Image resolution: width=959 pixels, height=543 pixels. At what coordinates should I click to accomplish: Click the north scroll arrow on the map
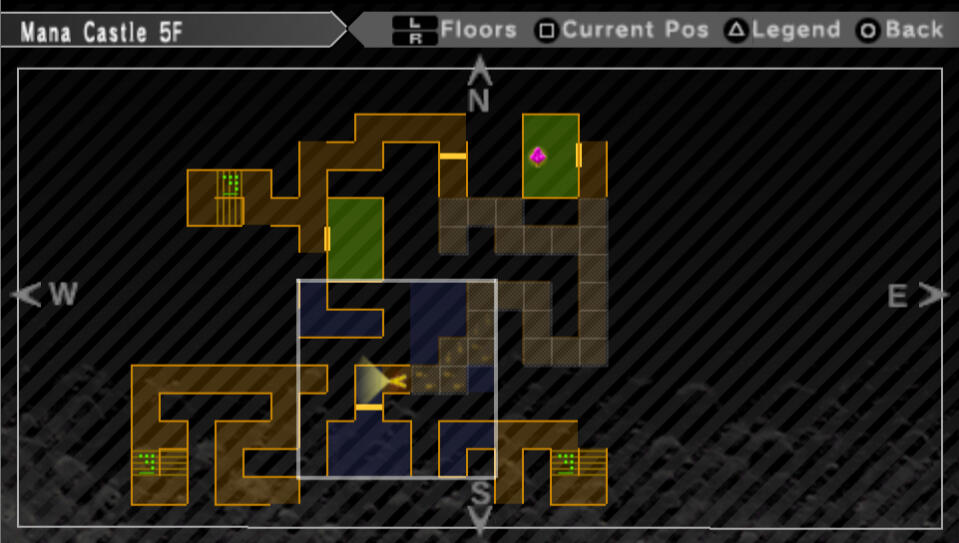click(x=480, y=71)
